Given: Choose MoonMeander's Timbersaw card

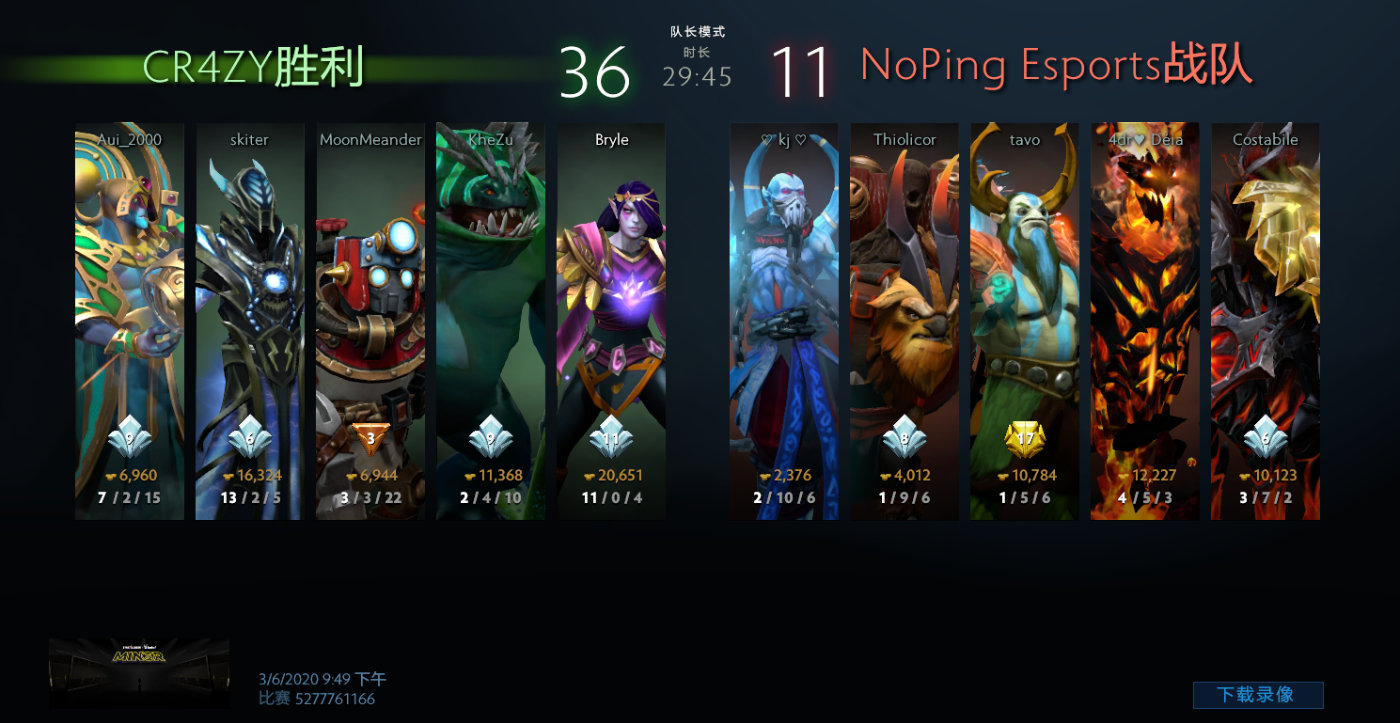Looking at the screenshot, I should pos(370,320).
